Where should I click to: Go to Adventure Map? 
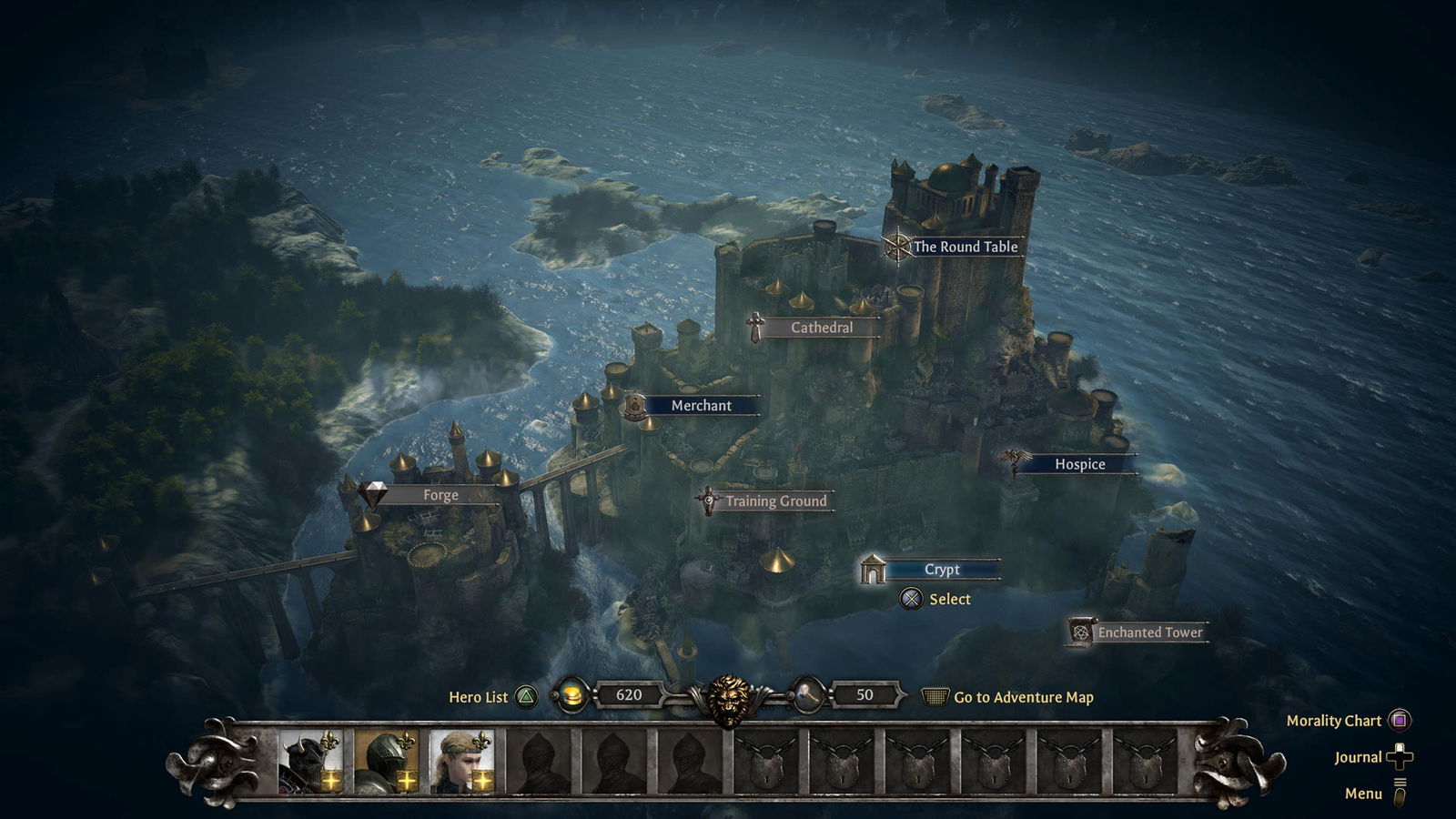pyautogui.click(x=1023, y=697)
